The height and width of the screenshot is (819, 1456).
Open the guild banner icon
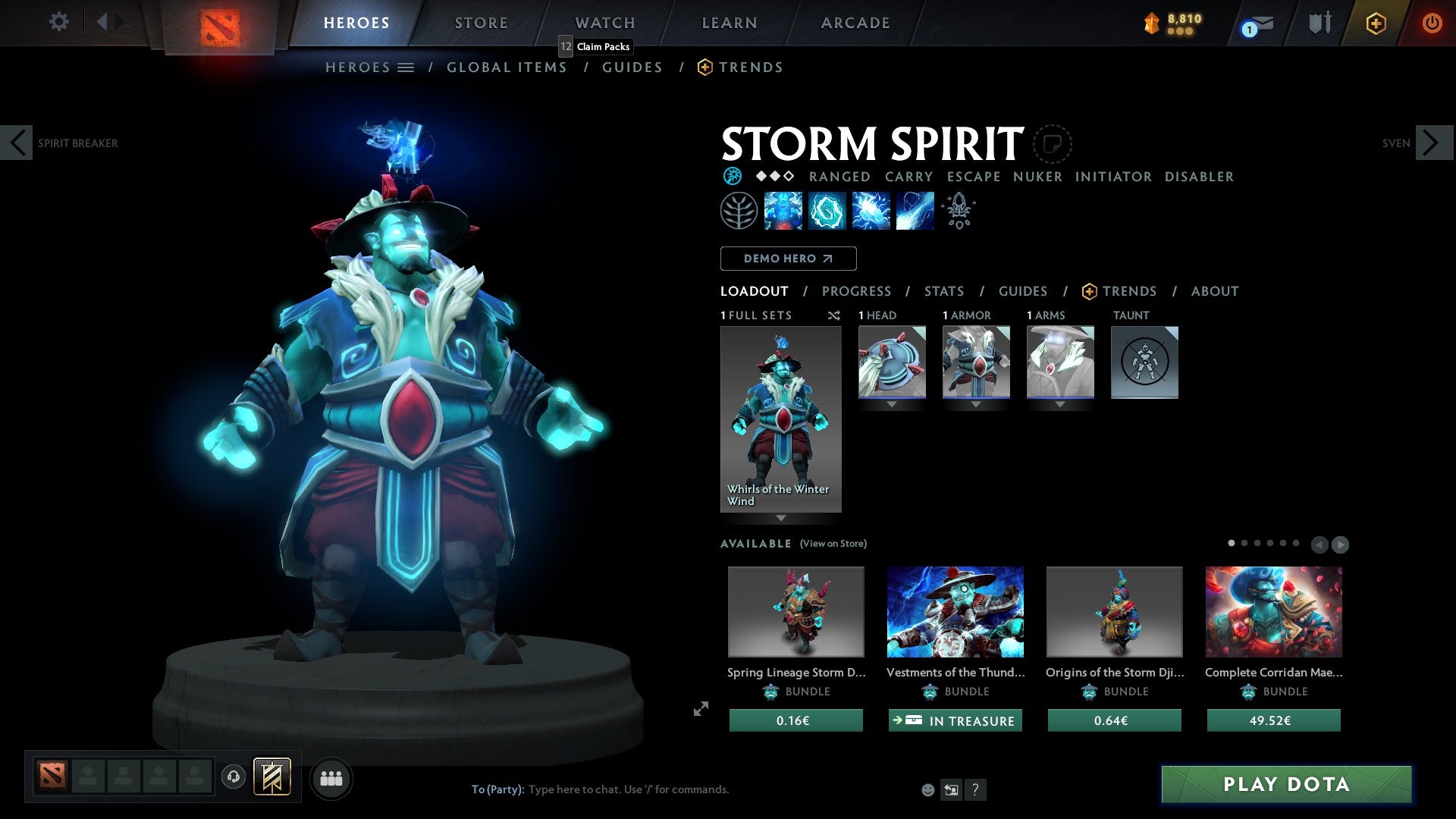click(271, 778)
